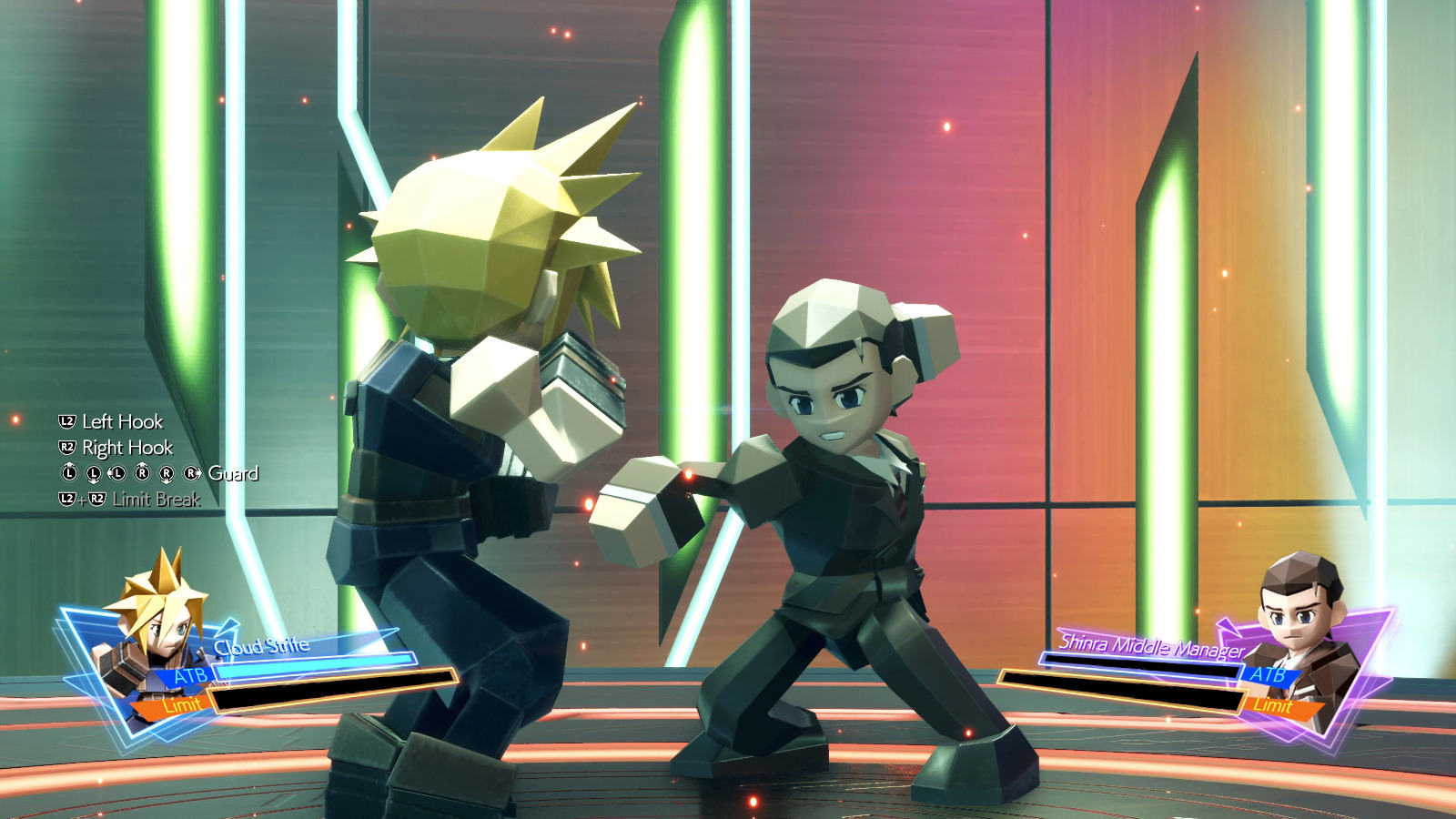Click the right-stick-up icon in the Guard row
1456x819 pixels.
click(x=142, y=473)
